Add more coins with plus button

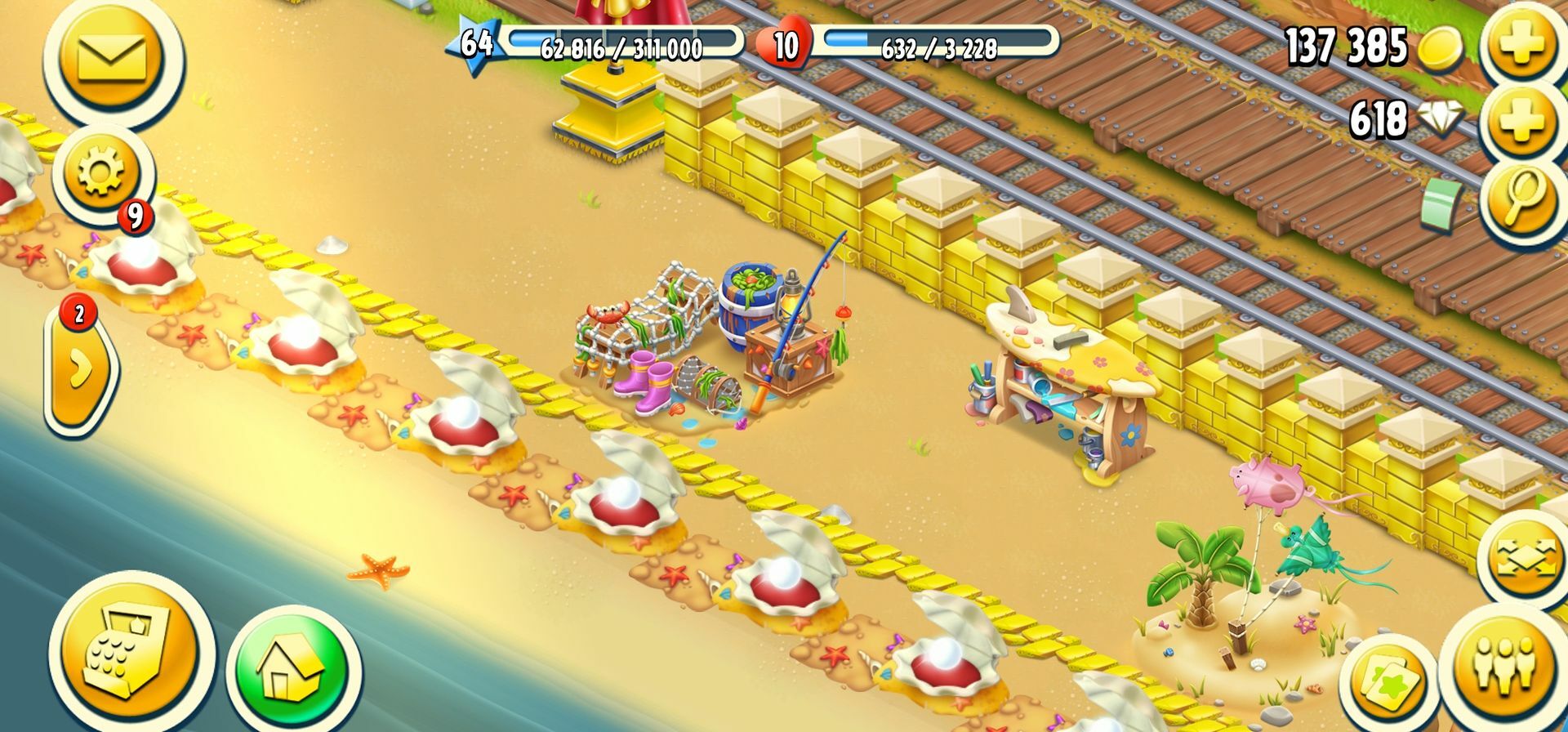coord(1521,43)
